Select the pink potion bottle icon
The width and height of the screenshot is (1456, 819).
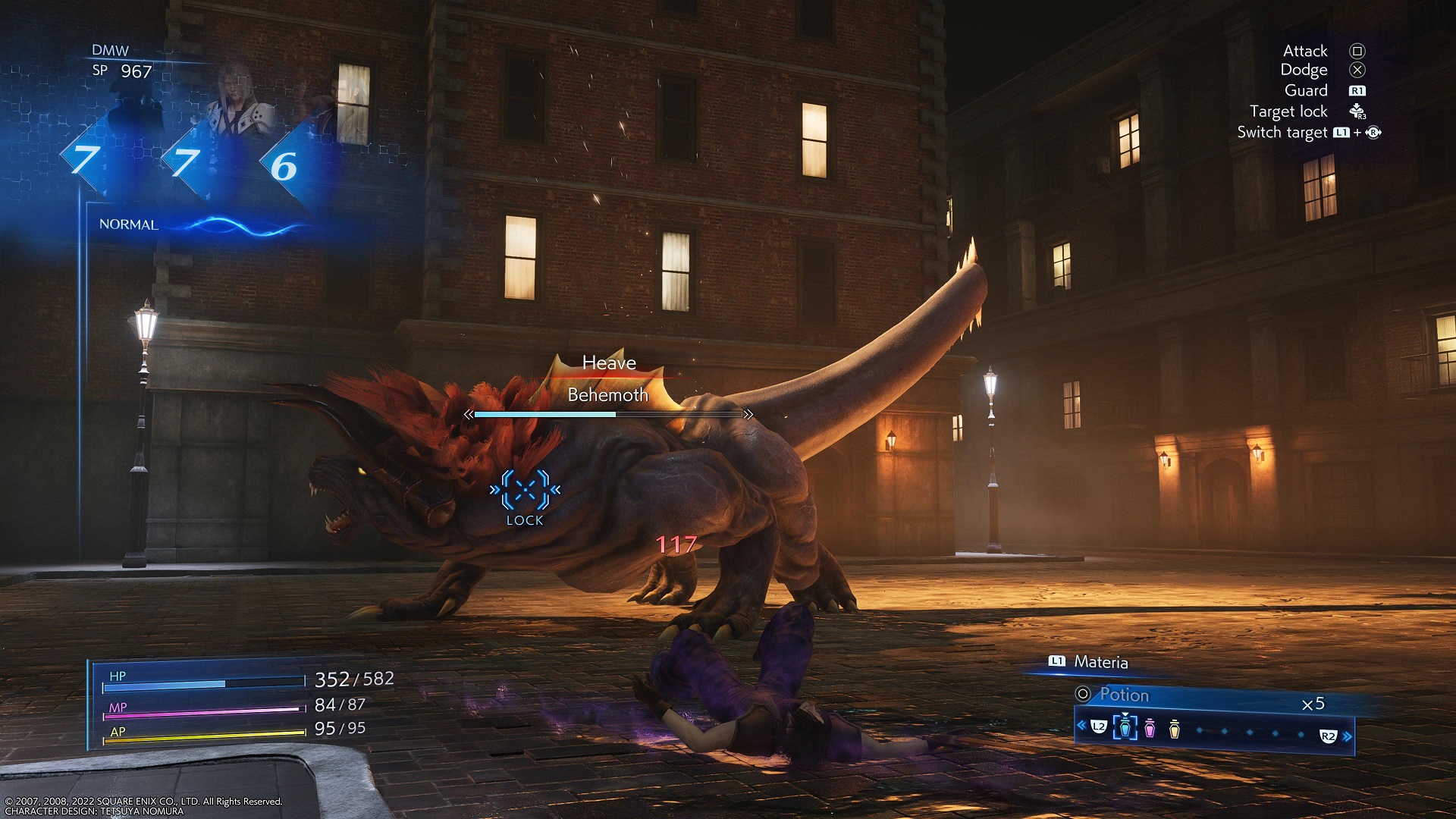tap(1150, 728)
